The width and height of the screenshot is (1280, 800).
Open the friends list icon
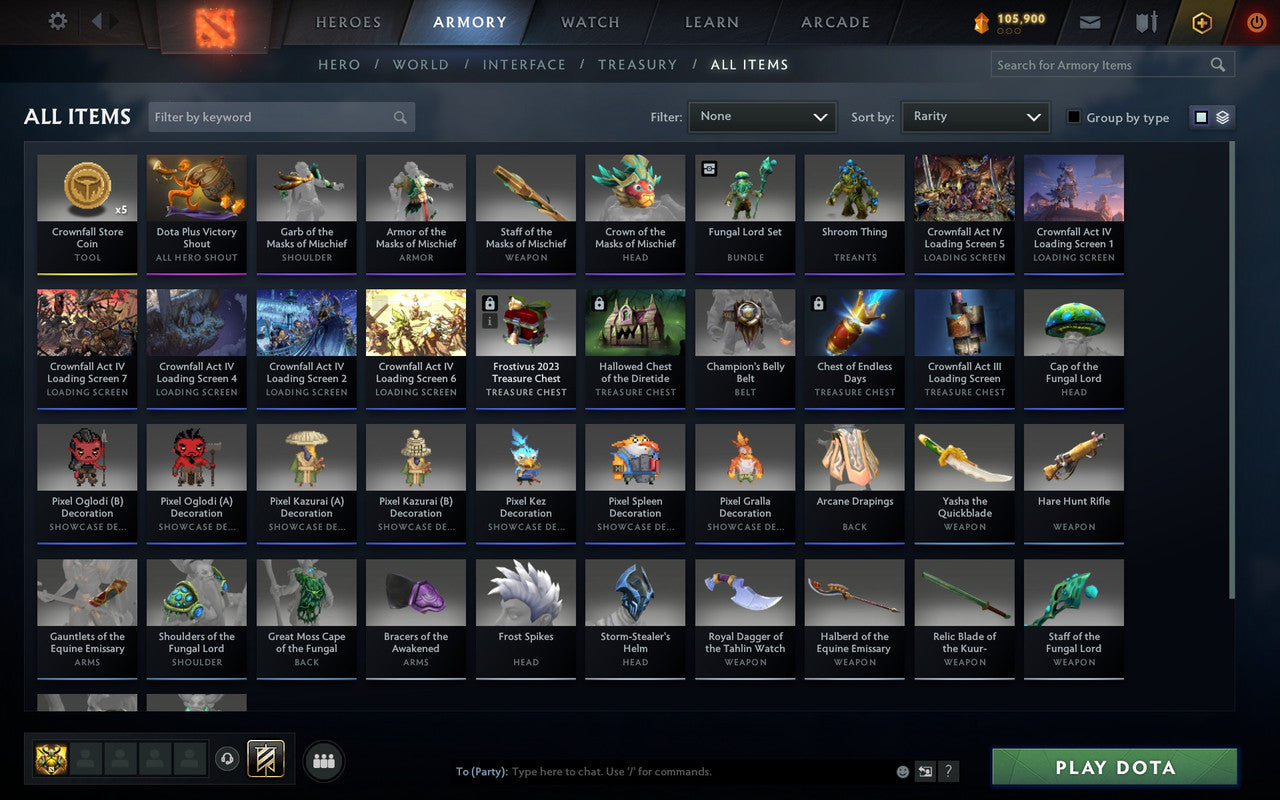[324, 760]
